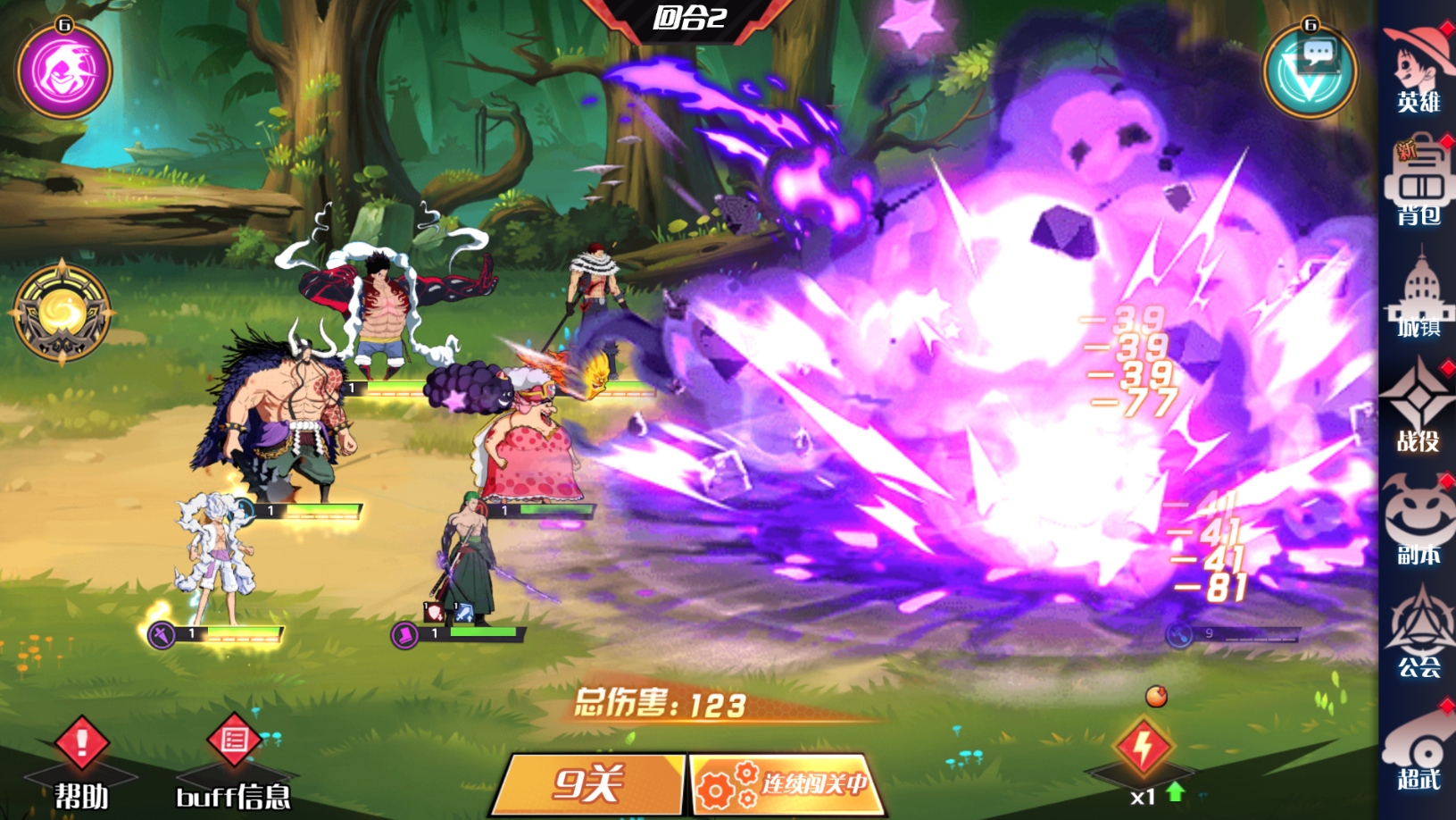1456x820 pixels.
Task: Tap the purple hooded figure skill icon
Action: [x=64, y=71]
